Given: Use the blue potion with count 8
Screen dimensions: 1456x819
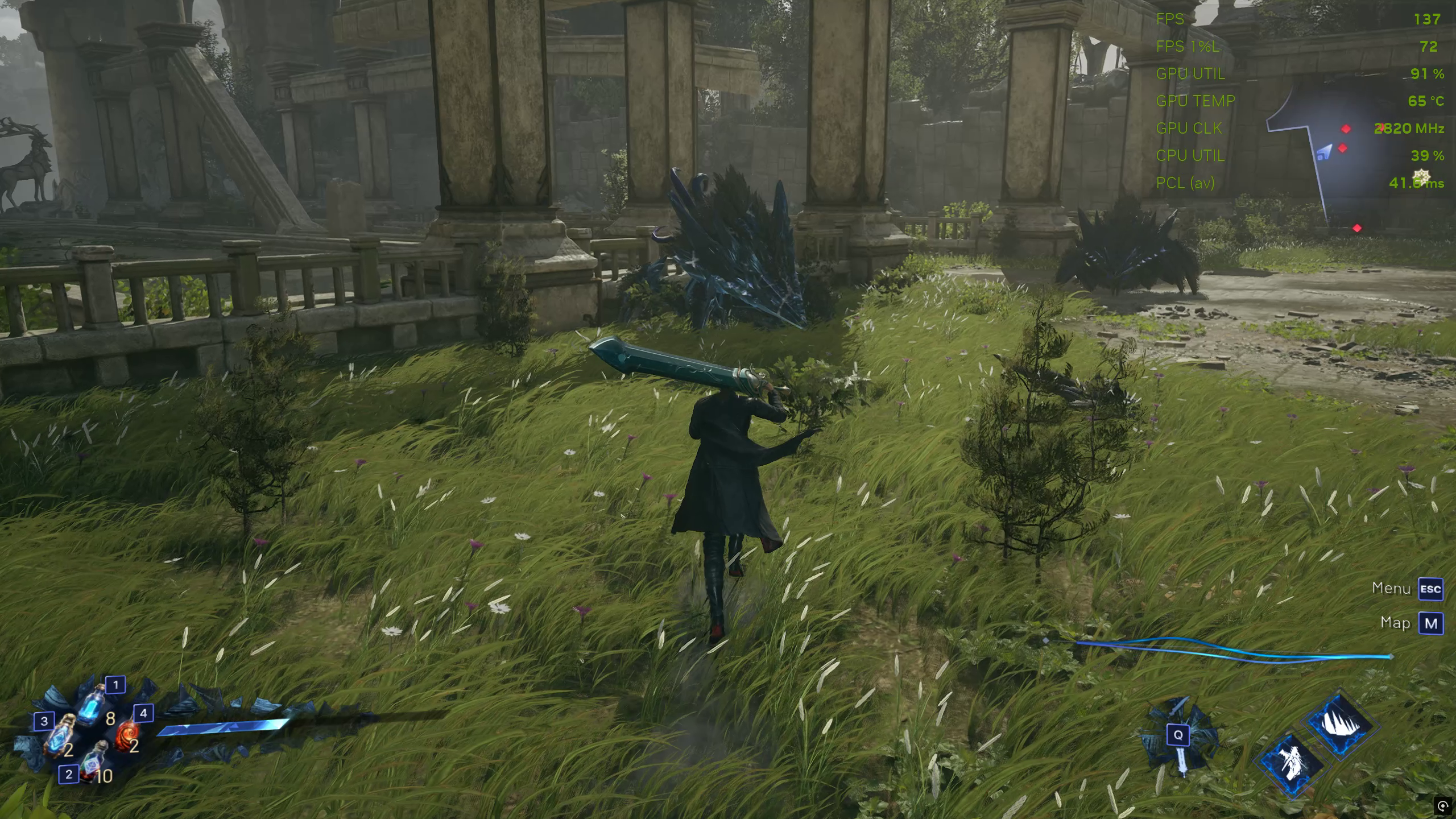Looking at the screenshot, I should coord(92,706).
